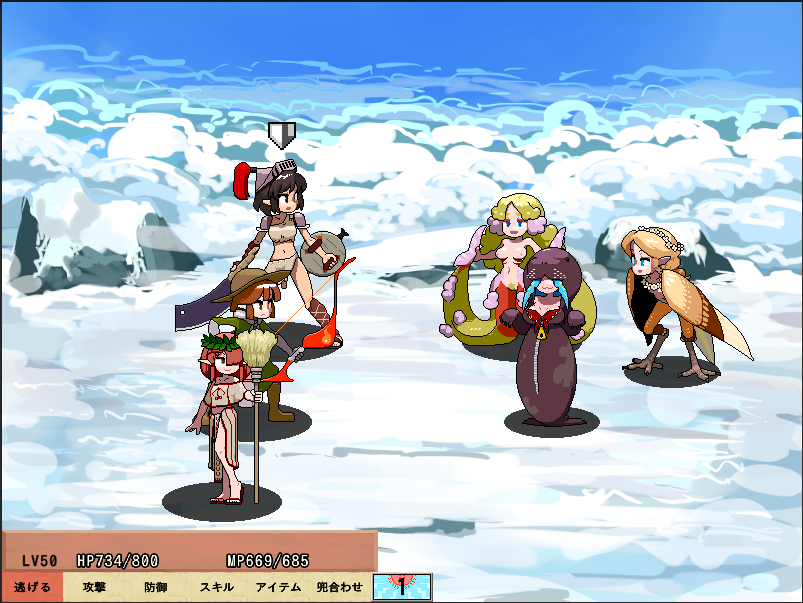This screenshot has height=603, width=803.
Task: Pick the 防御 (Defend) command
Action: [x=156, y=587]
